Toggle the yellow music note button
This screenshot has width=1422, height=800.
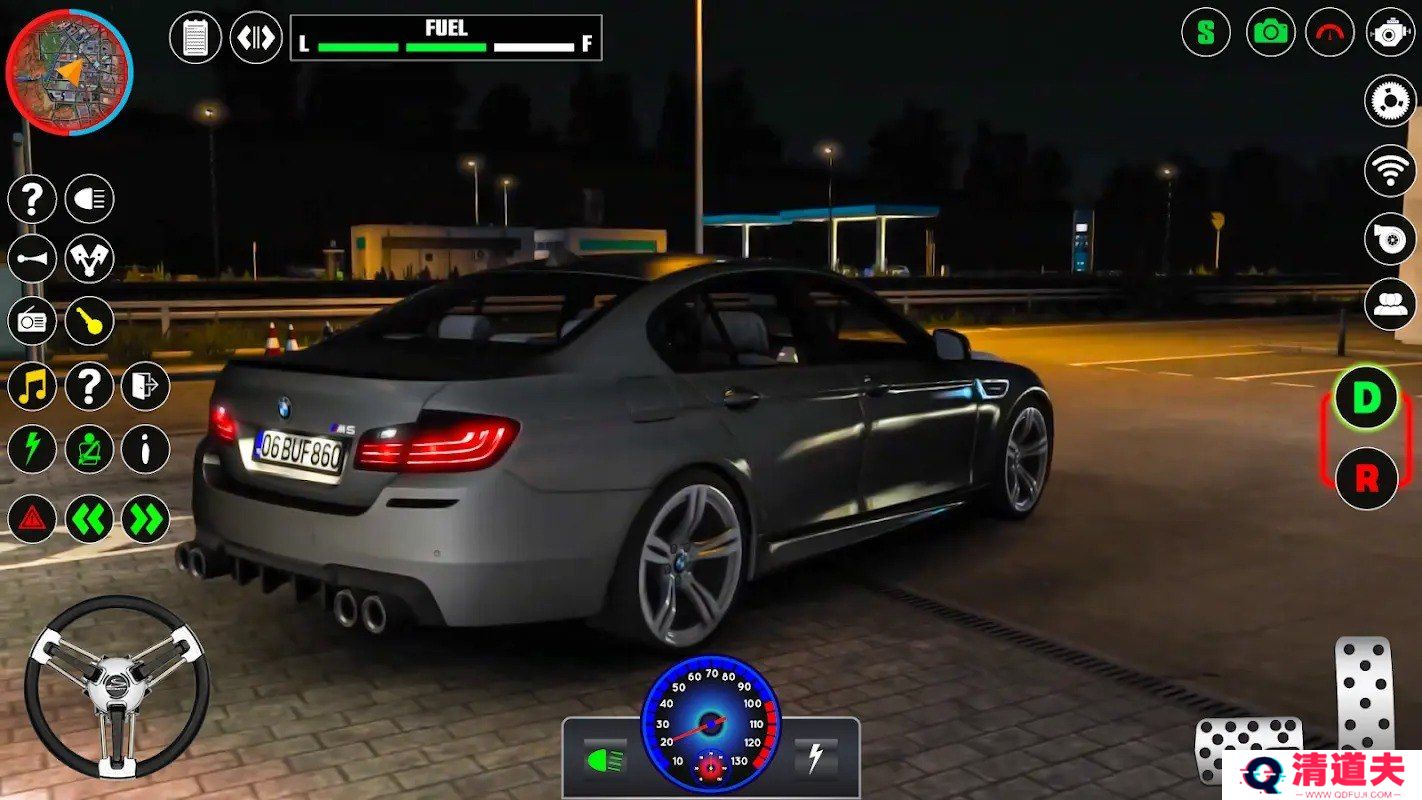pos(32,386)
